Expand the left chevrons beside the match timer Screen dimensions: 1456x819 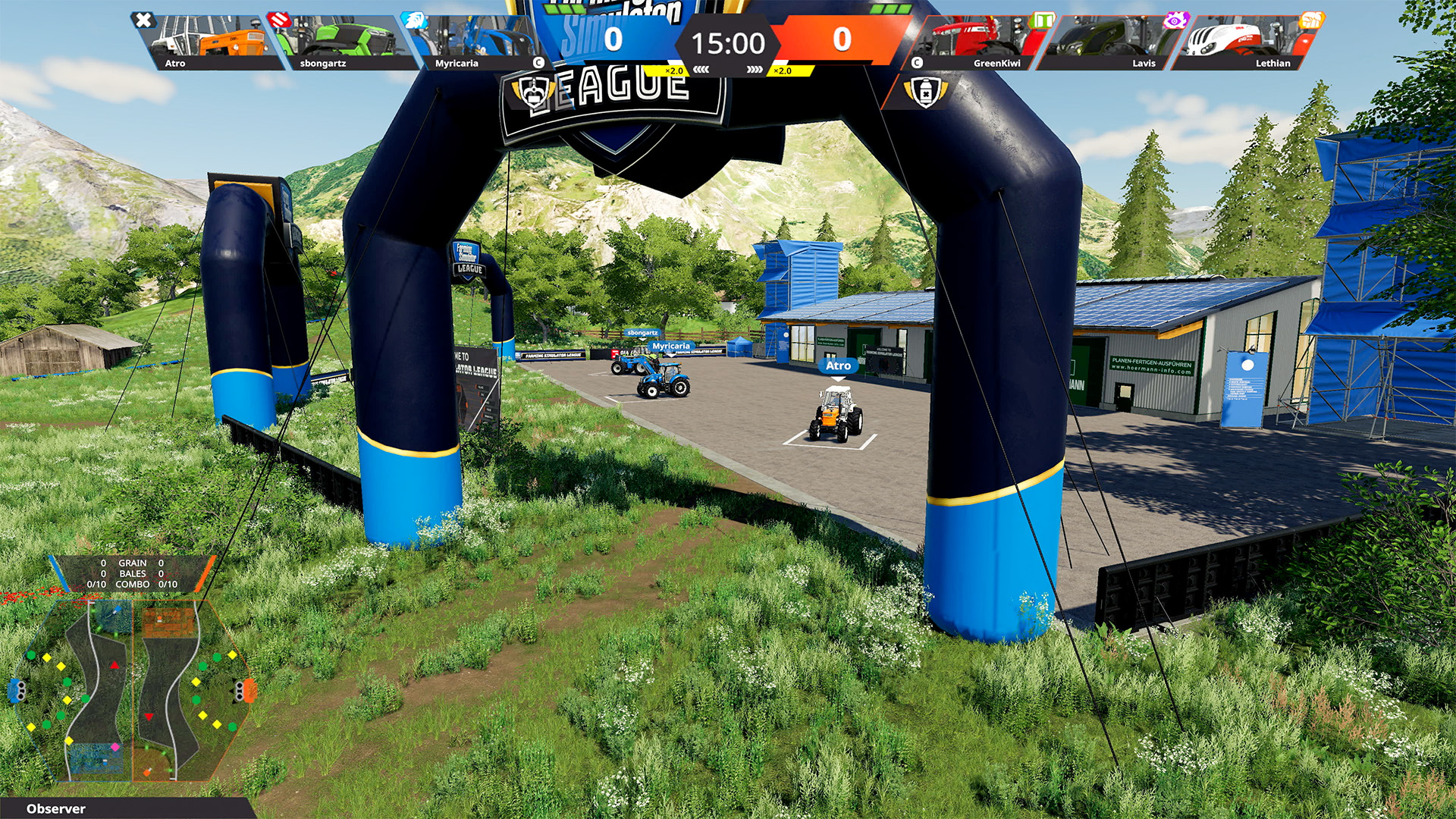[x=702, y=69]
